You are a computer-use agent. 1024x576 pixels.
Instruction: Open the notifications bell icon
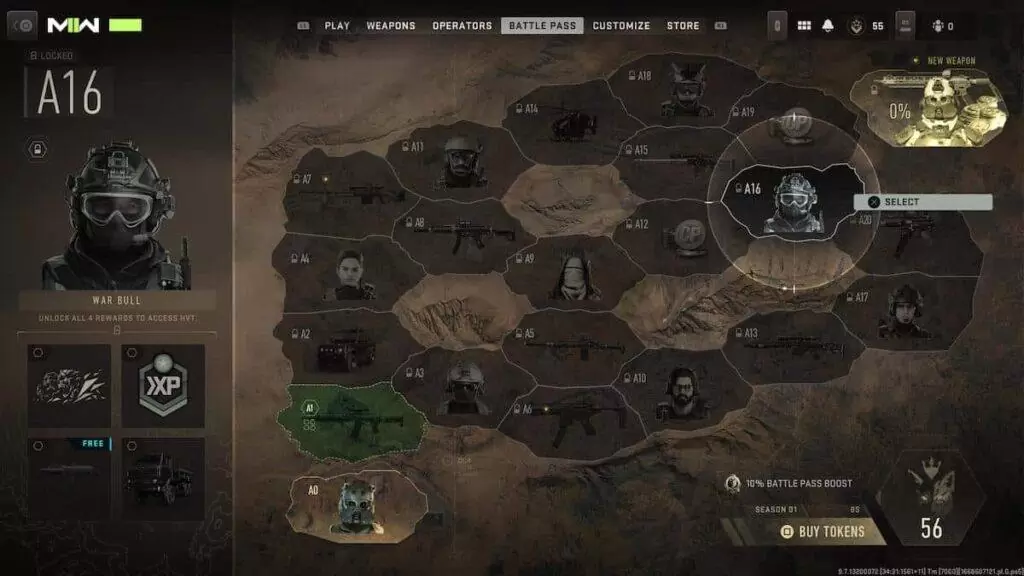pyautogui.click(x=827, y=25)
